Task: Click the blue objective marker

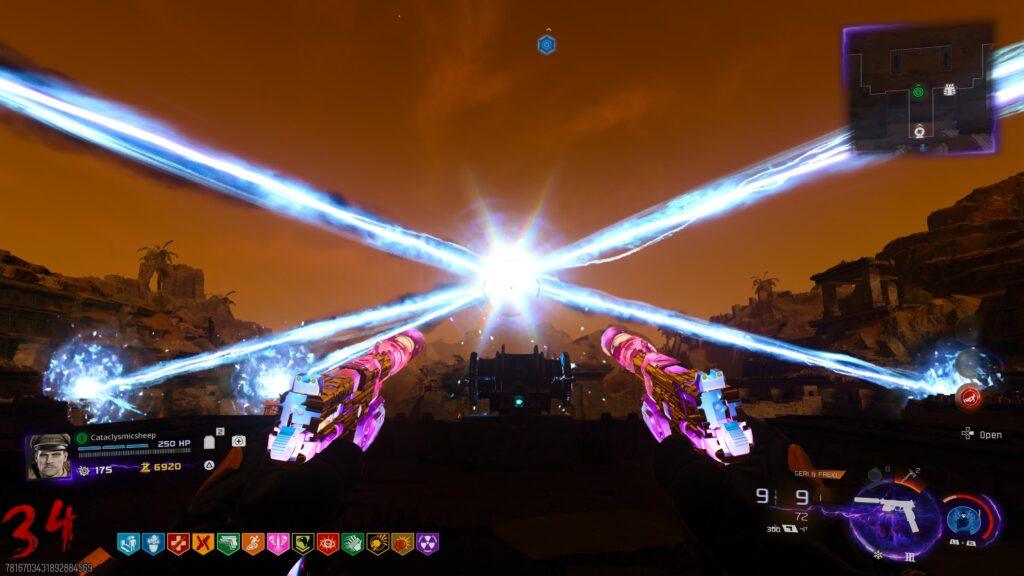Action: (546, 44)
